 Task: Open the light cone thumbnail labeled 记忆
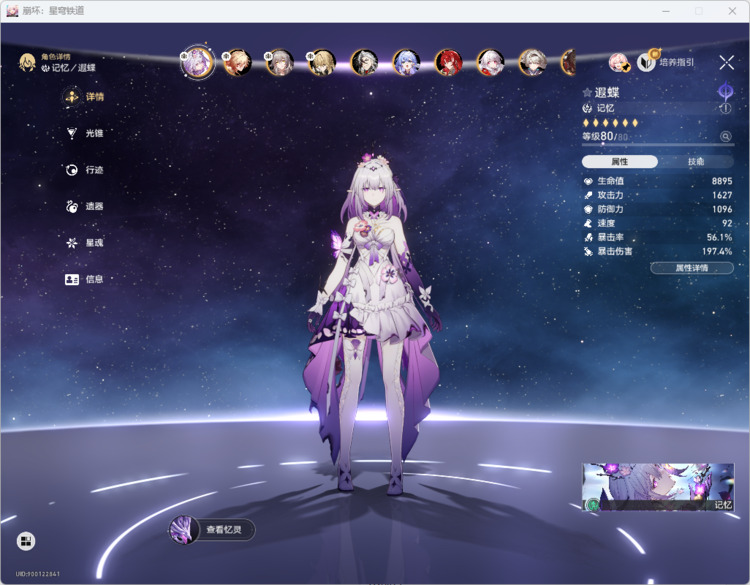pos(658,487)
